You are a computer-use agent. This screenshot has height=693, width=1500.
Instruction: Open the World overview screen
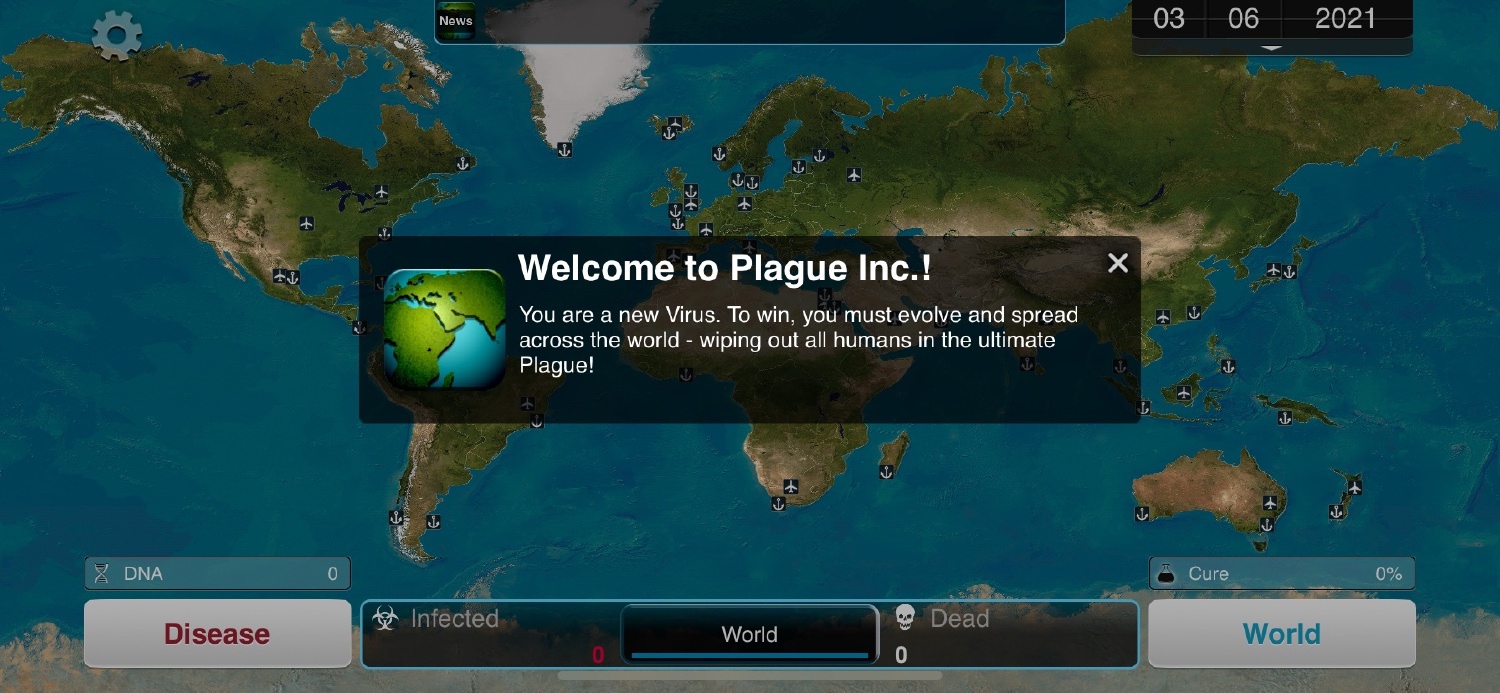click(1281, 634)
